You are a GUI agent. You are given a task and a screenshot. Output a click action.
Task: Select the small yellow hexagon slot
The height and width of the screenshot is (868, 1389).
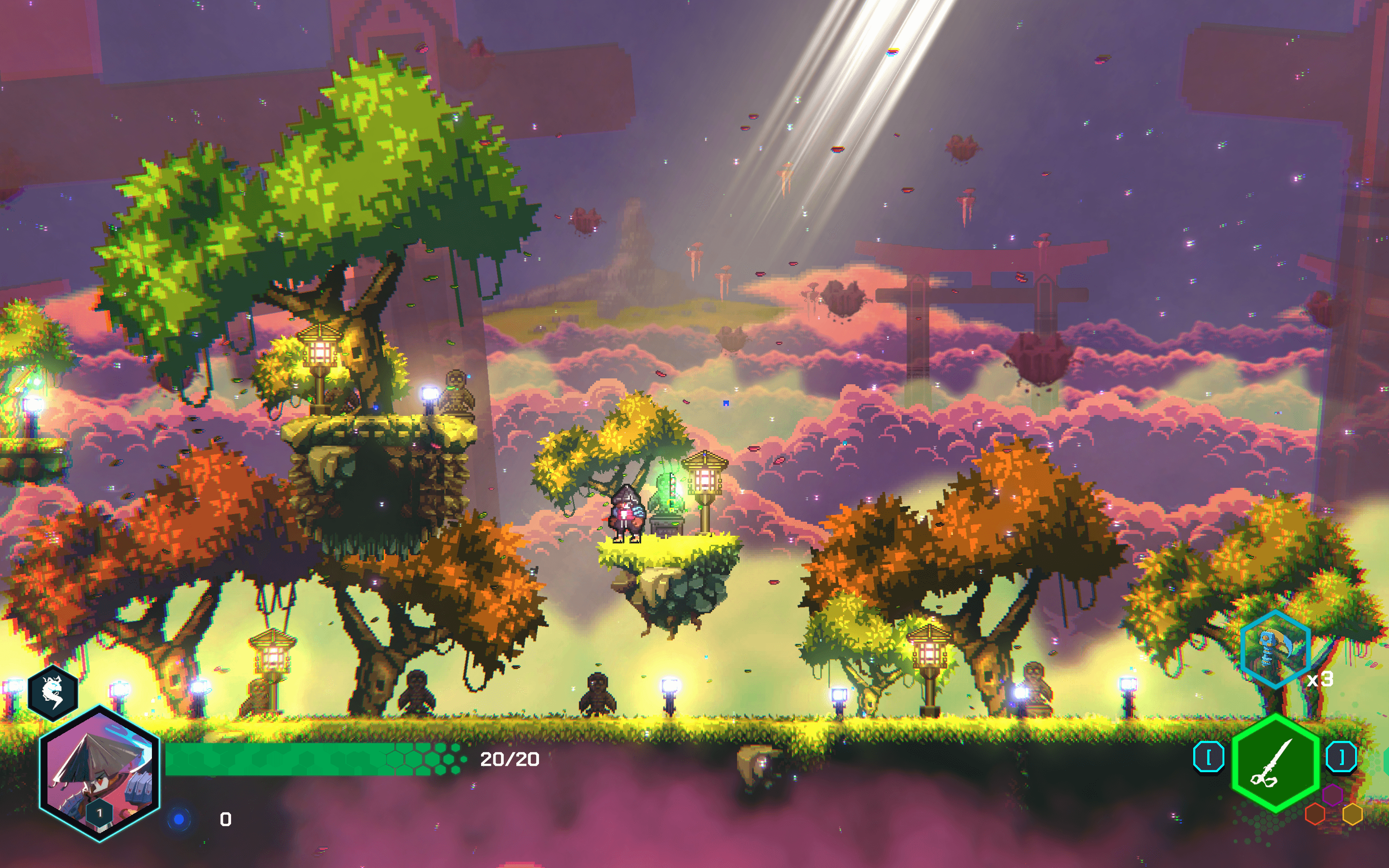[1353, 814]
